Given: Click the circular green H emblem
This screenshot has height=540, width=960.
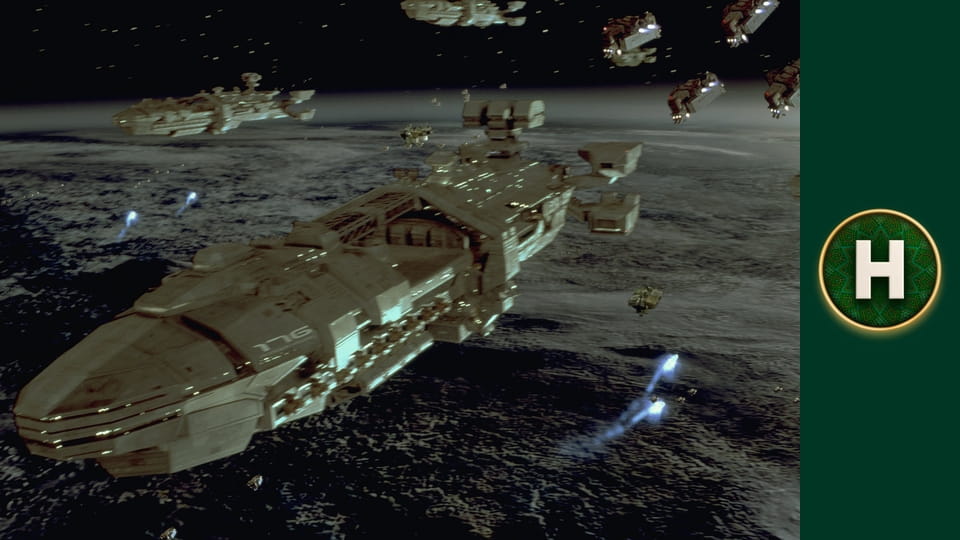Looking at the screenshot, I should click(x=879, y=270).
